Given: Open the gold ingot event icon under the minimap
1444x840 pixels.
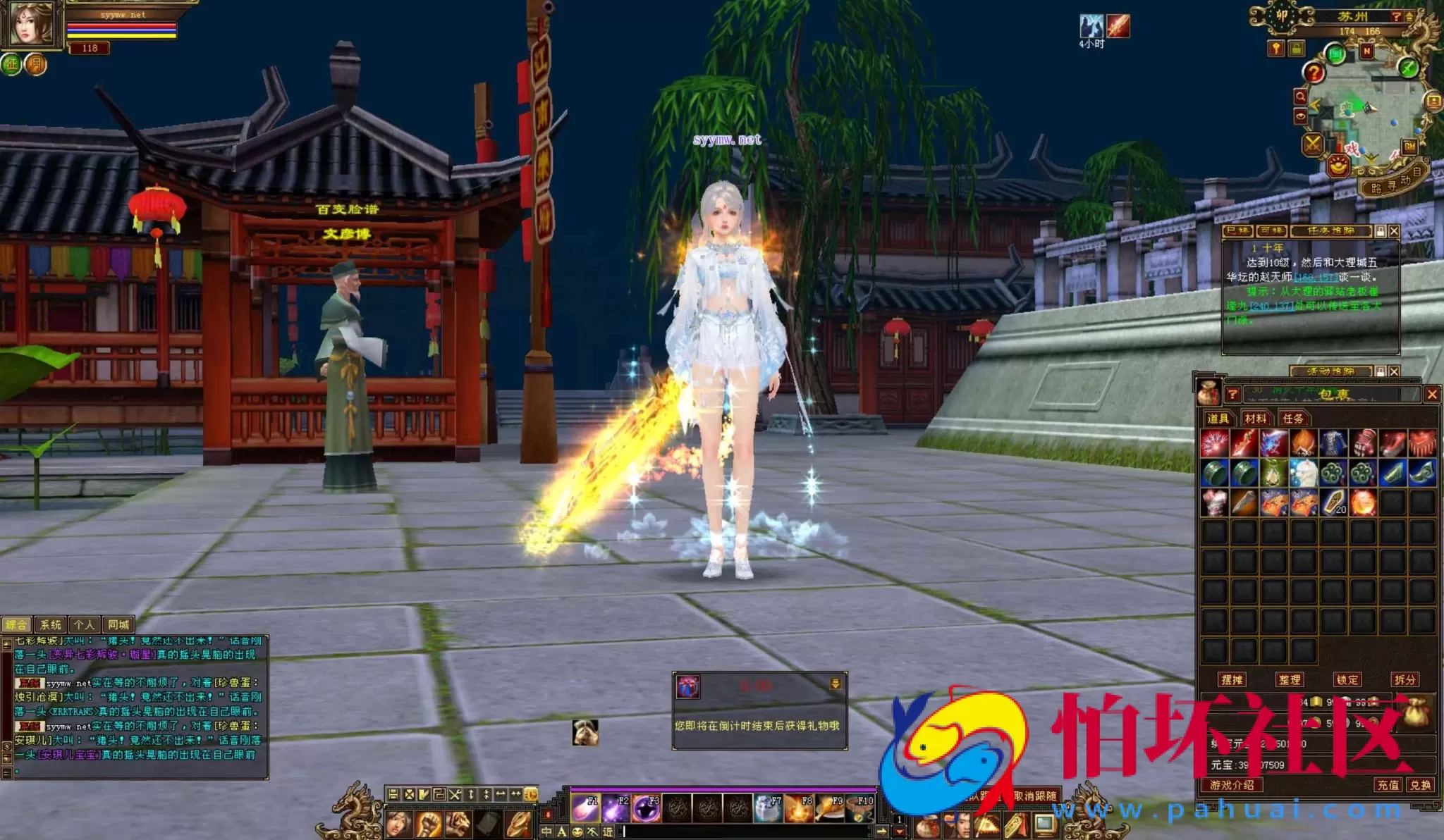Looking at the screenshot, I should [x=1338, y=166].
